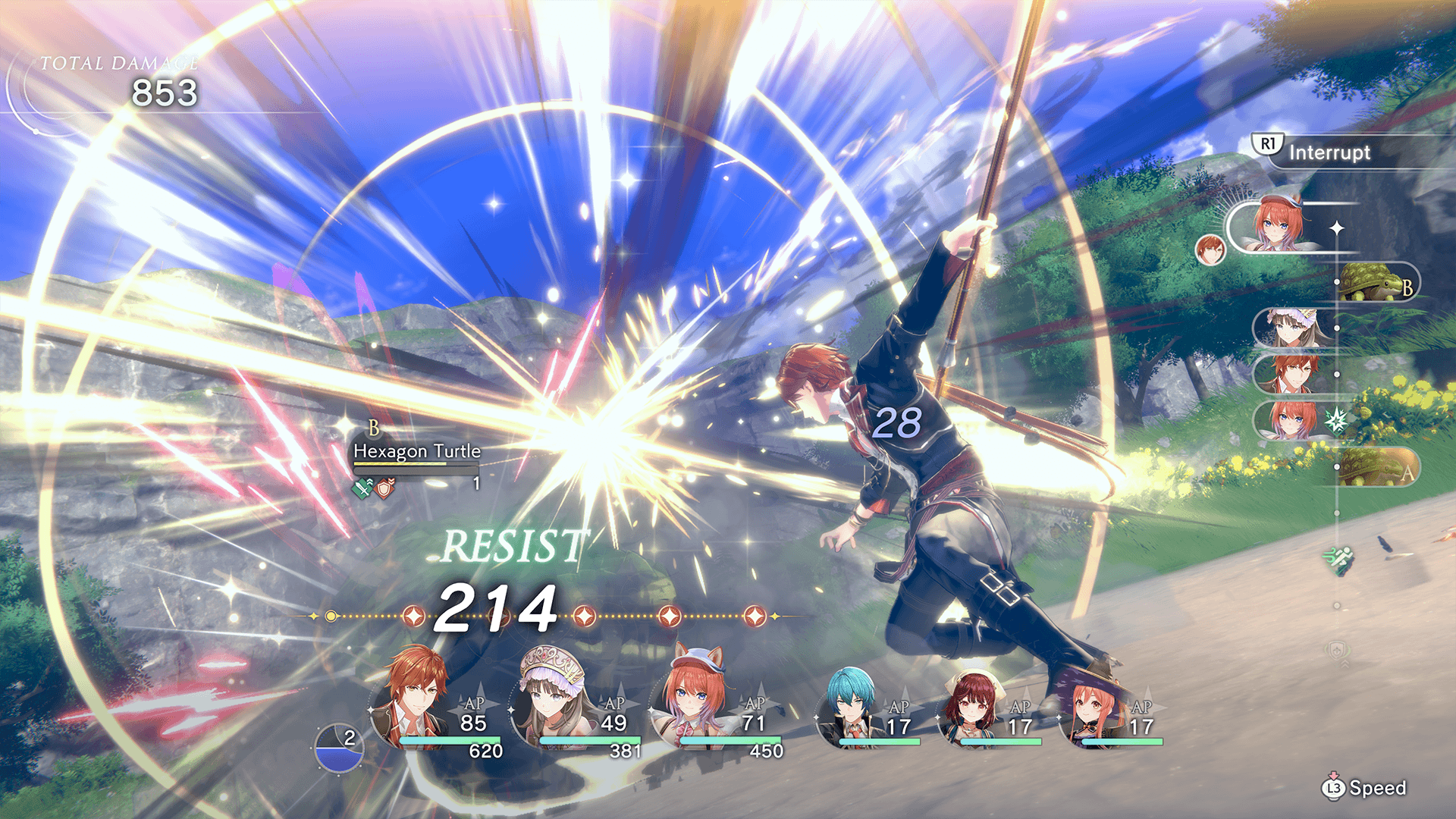This screenshot has height=819, width=1456.
Task: Target the Hexagon Turtle name plate
Action: [x=416, y=451]
